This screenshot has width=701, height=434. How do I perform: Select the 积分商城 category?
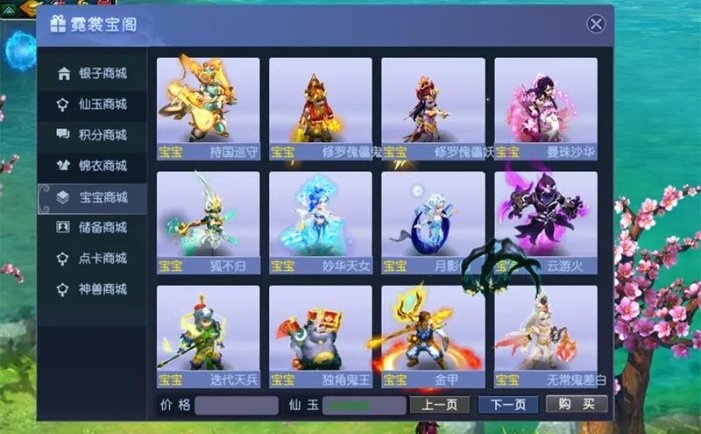(x=92, y=135)
